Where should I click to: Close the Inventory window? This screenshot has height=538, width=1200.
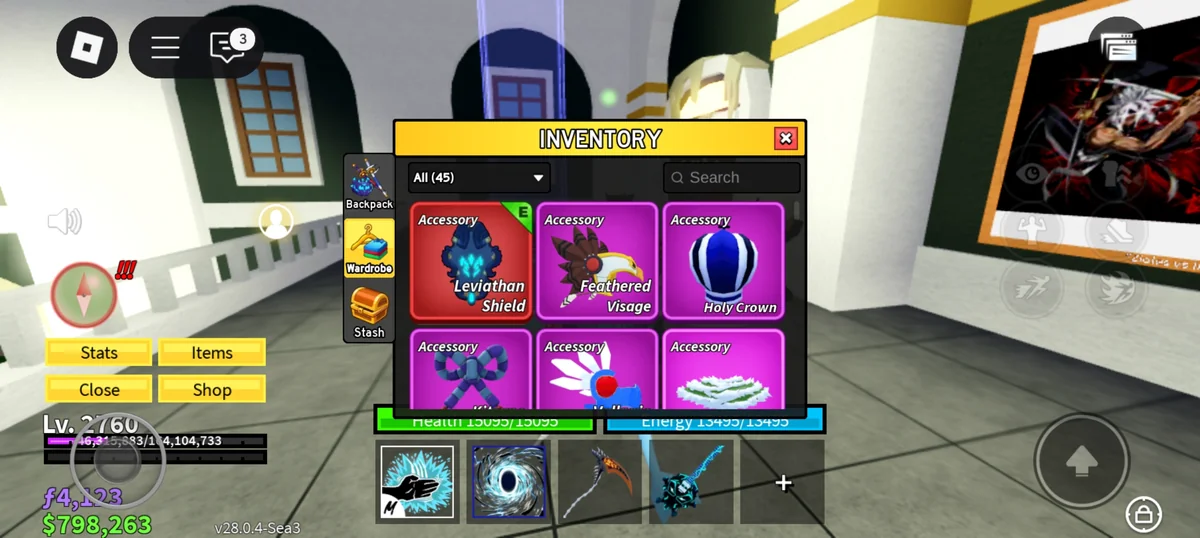[x=786, y=138]
